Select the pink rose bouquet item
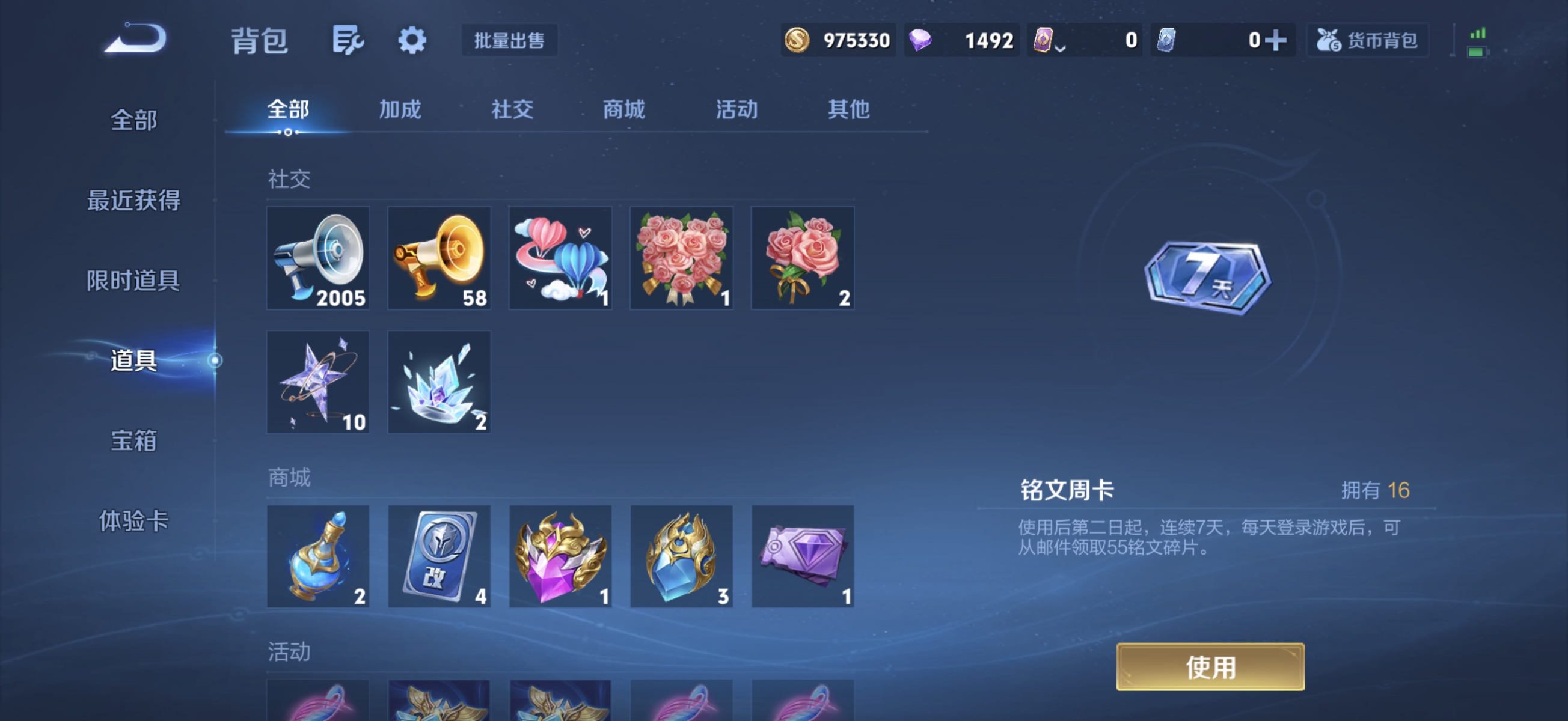1568x721 pixels. 681,258
